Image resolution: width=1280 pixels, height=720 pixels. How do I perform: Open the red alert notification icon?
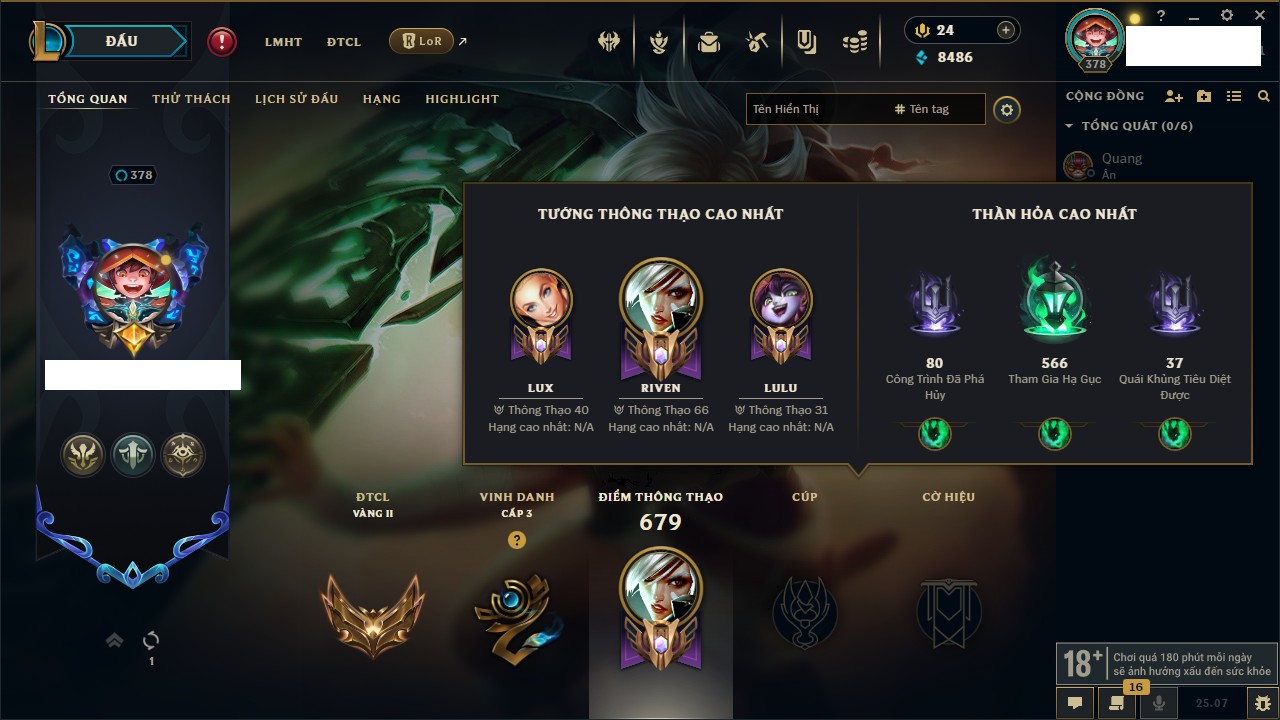tap(222, 42)
